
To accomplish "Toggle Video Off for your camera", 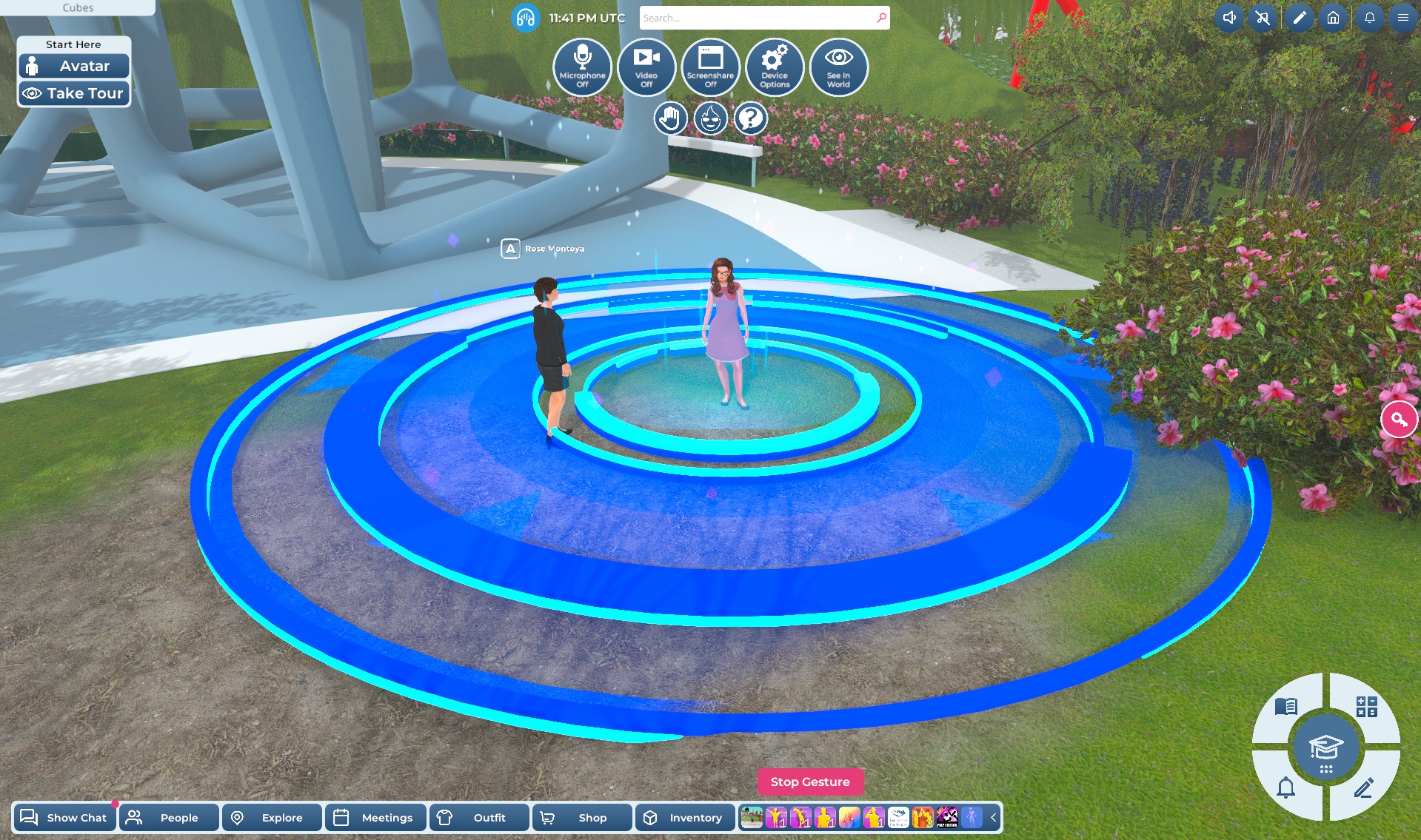I will (x=646, y=67).
